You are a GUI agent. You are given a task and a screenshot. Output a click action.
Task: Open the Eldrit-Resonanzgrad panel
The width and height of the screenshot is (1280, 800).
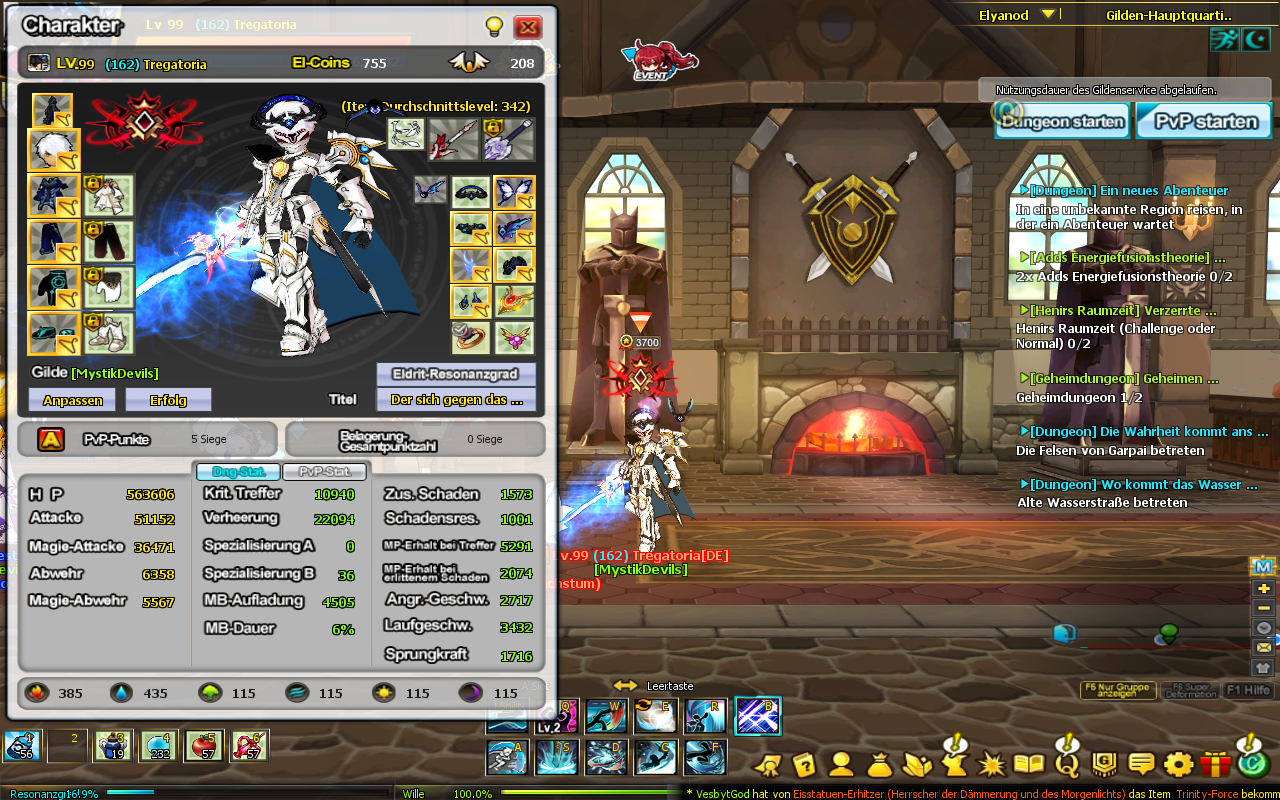click(456, 374)
